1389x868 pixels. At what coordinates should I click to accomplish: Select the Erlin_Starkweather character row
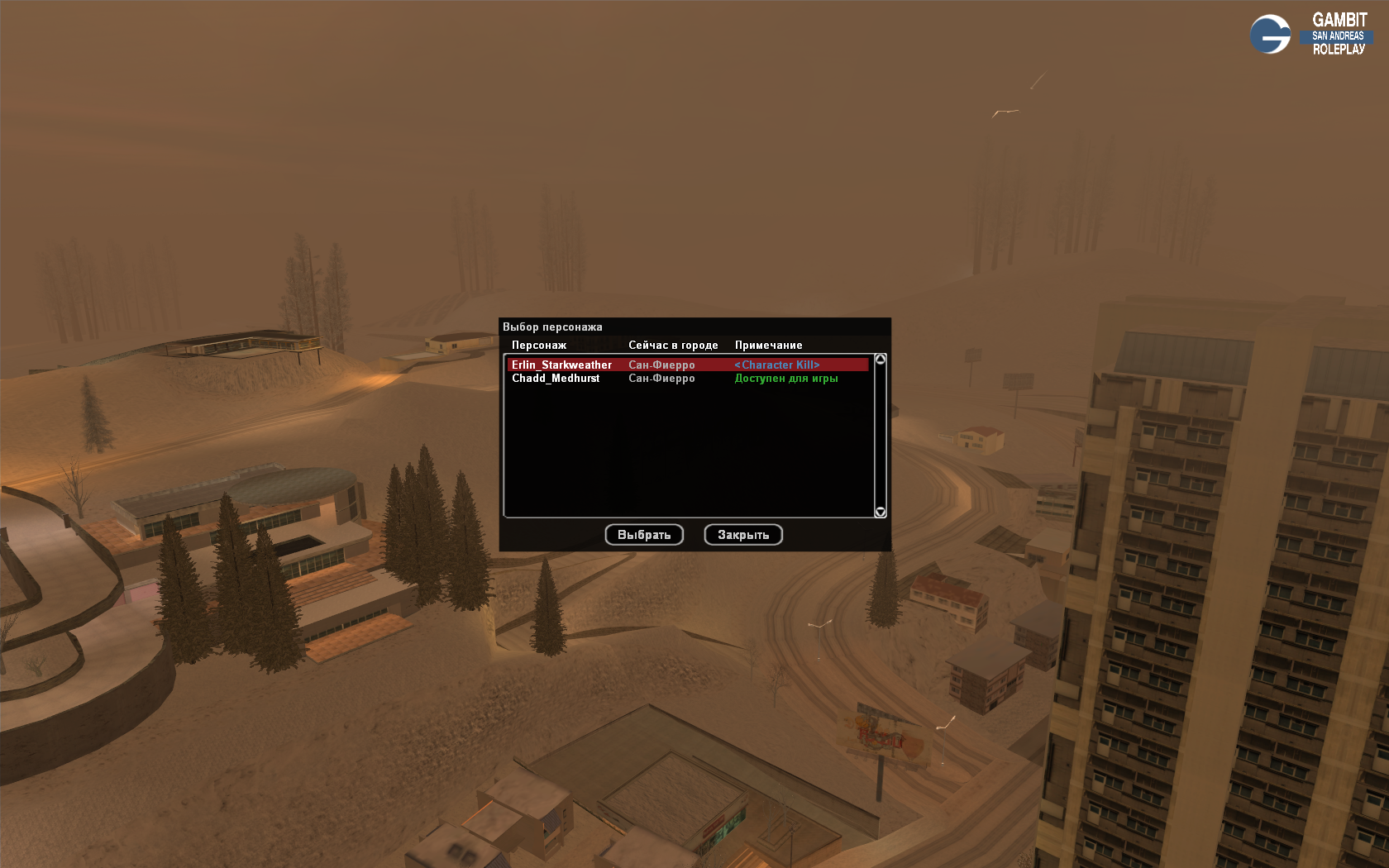pyautogui.click(x=562, y=365)
